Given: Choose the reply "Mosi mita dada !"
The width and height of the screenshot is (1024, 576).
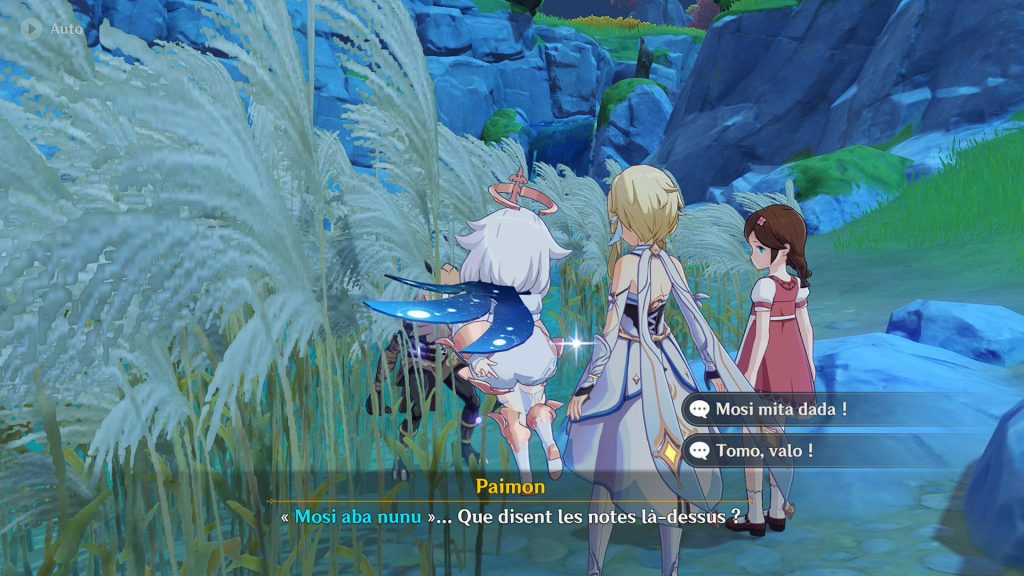Looking at the screenshot, I should click(x=782, y=409).
